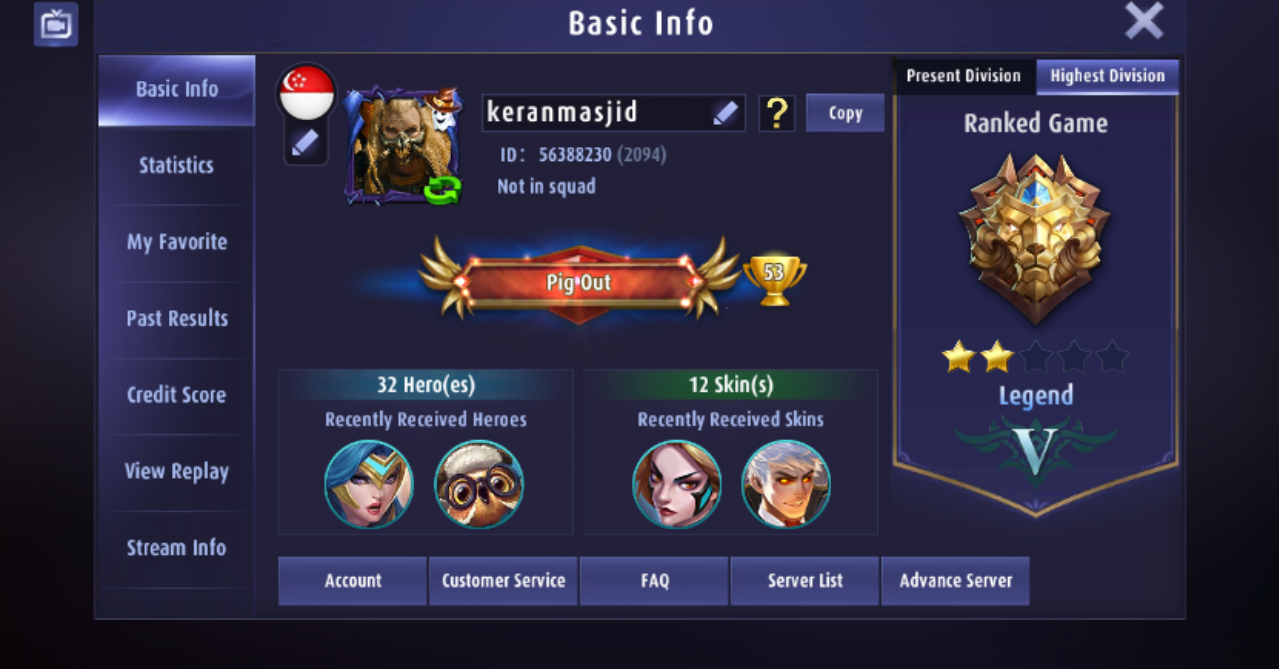Image resolution: width=1279 pixels, height=669 pixels.
Task: Switch to My Favorite tab
Action: pyautogui.click(x=176, y=242)
